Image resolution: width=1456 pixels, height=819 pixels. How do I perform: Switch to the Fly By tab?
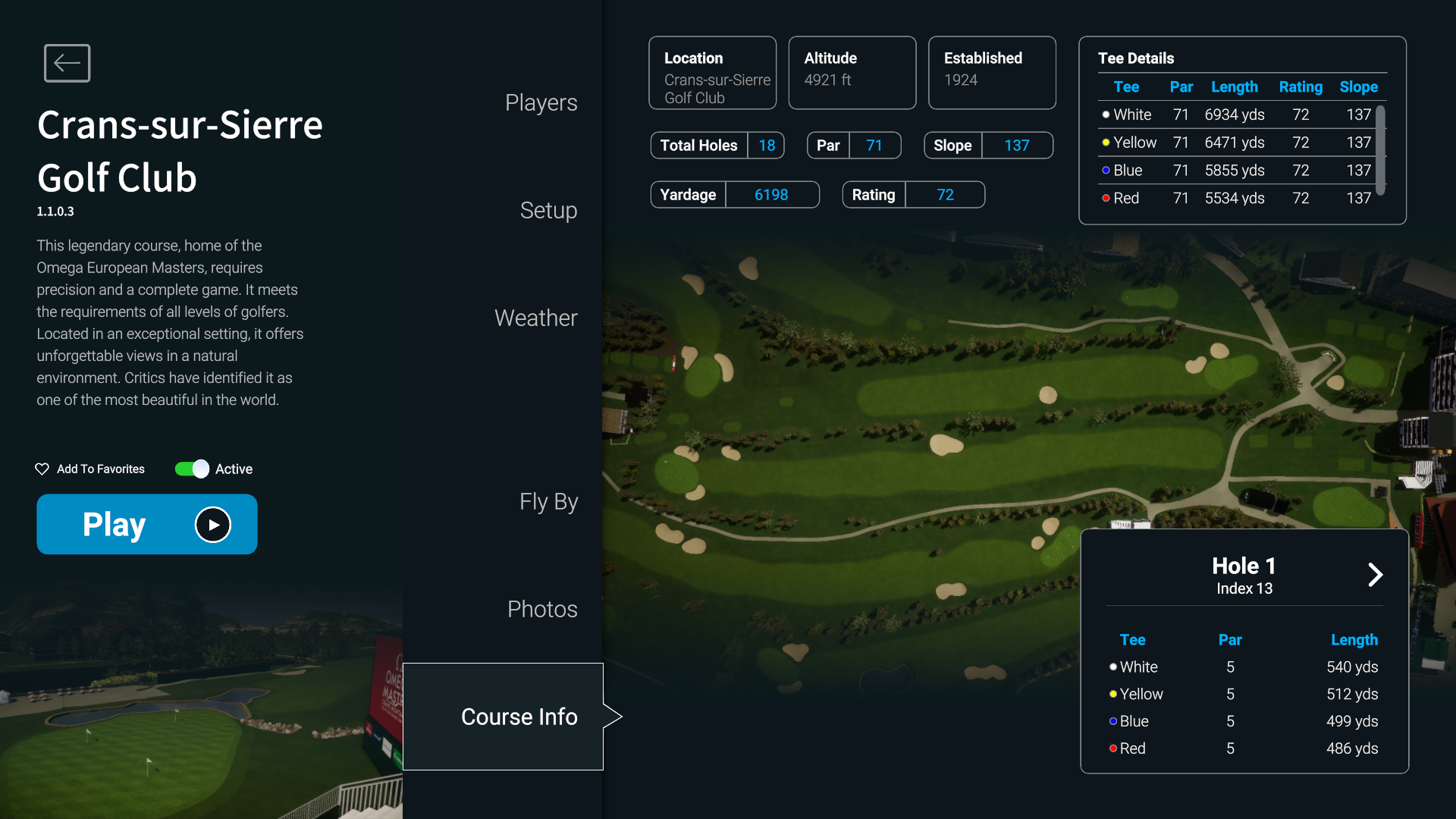[548, 501]
